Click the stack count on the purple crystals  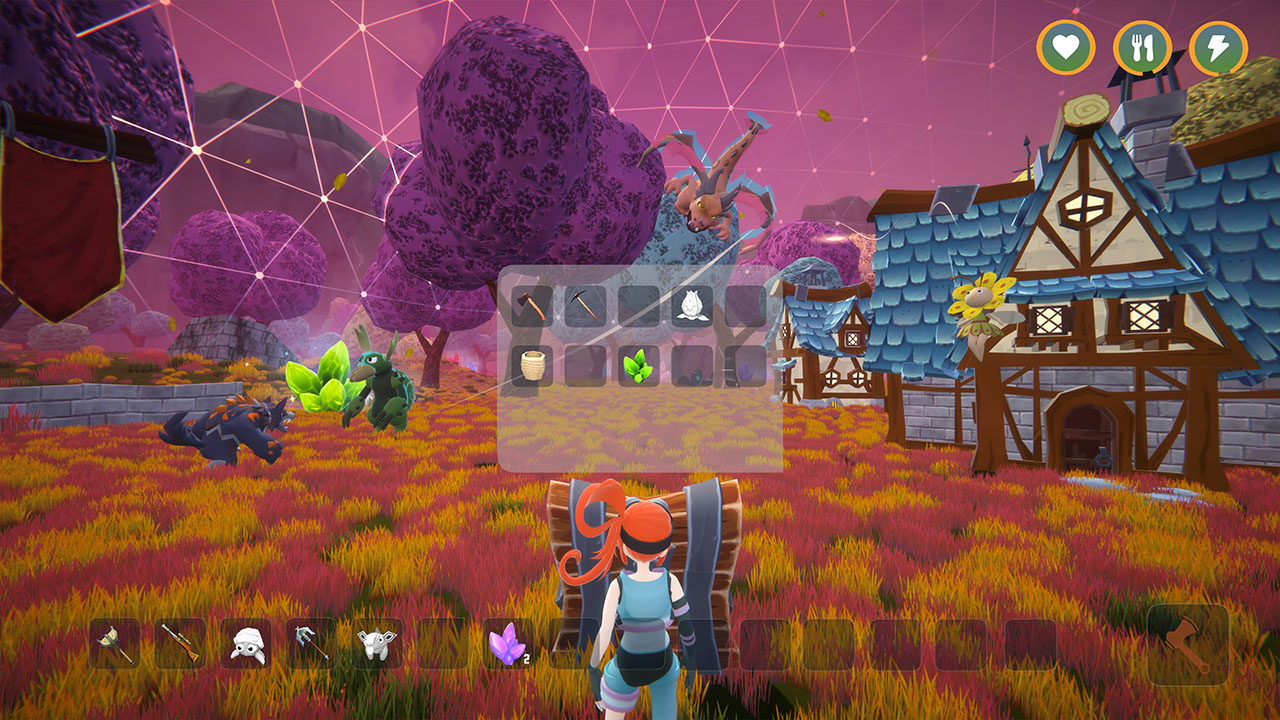click(x=526, y=657)
